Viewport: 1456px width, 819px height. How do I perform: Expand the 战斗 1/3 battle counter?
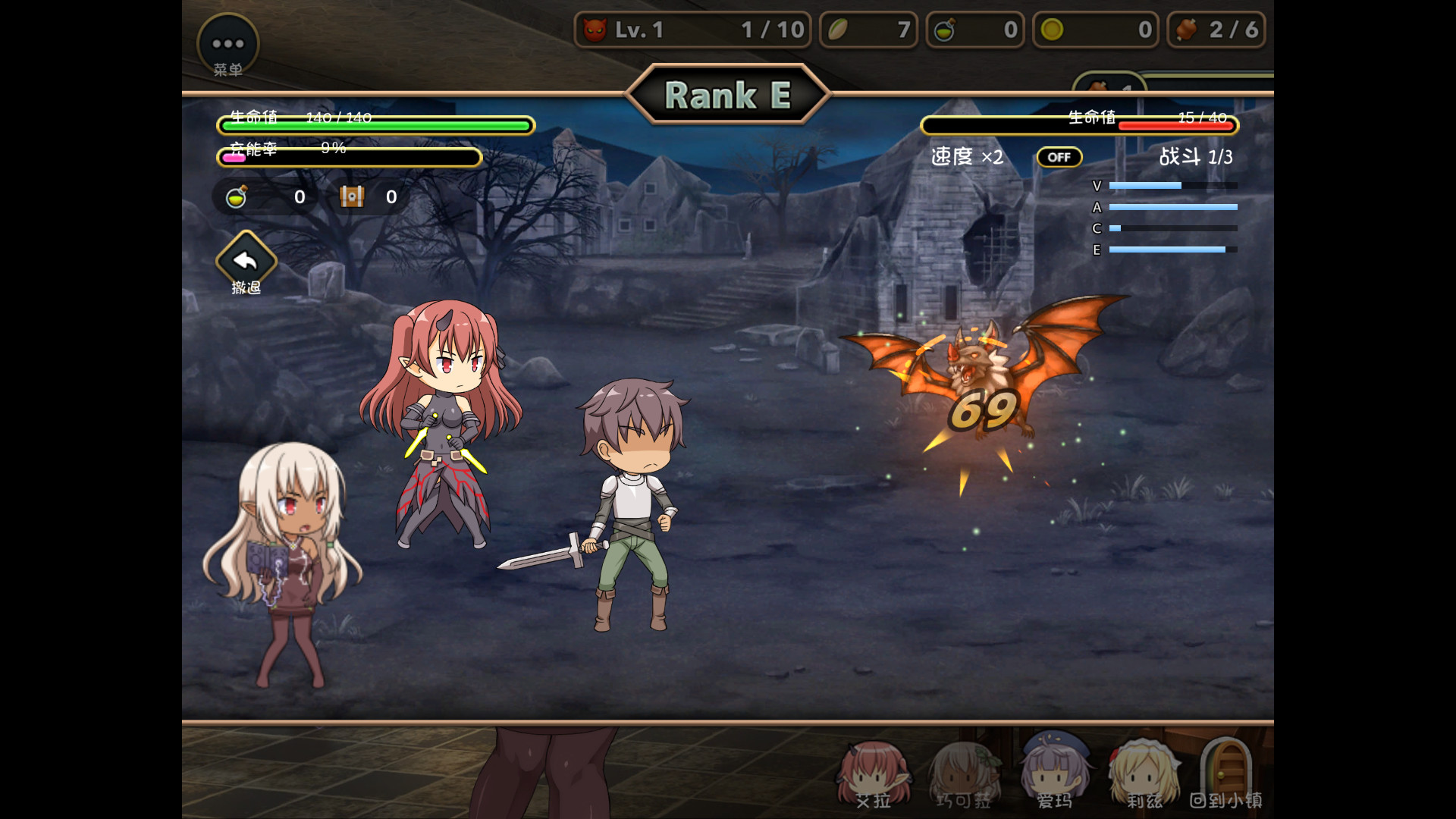[x=1196, y=157]
